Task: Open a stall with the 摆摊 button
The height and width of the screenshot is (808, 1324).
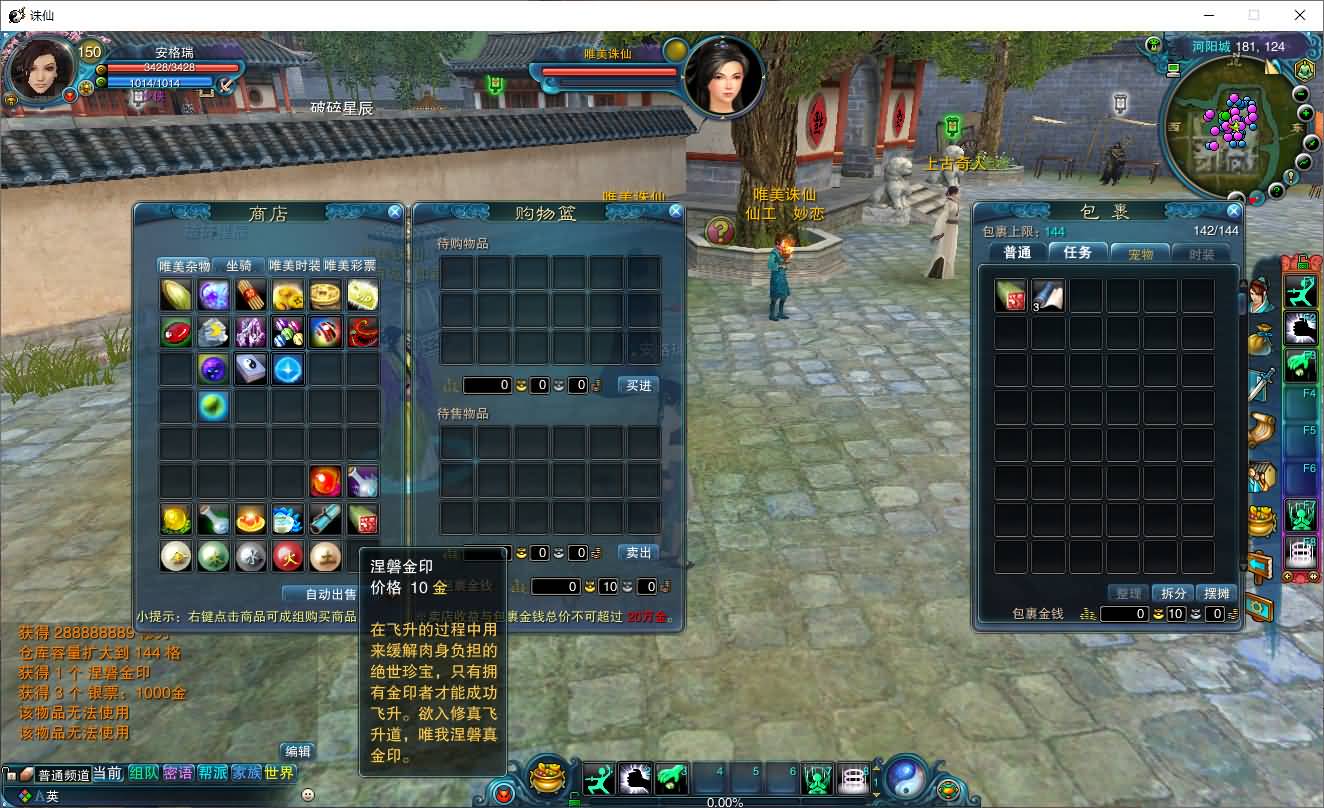Action: click(x=1216, y=593)
